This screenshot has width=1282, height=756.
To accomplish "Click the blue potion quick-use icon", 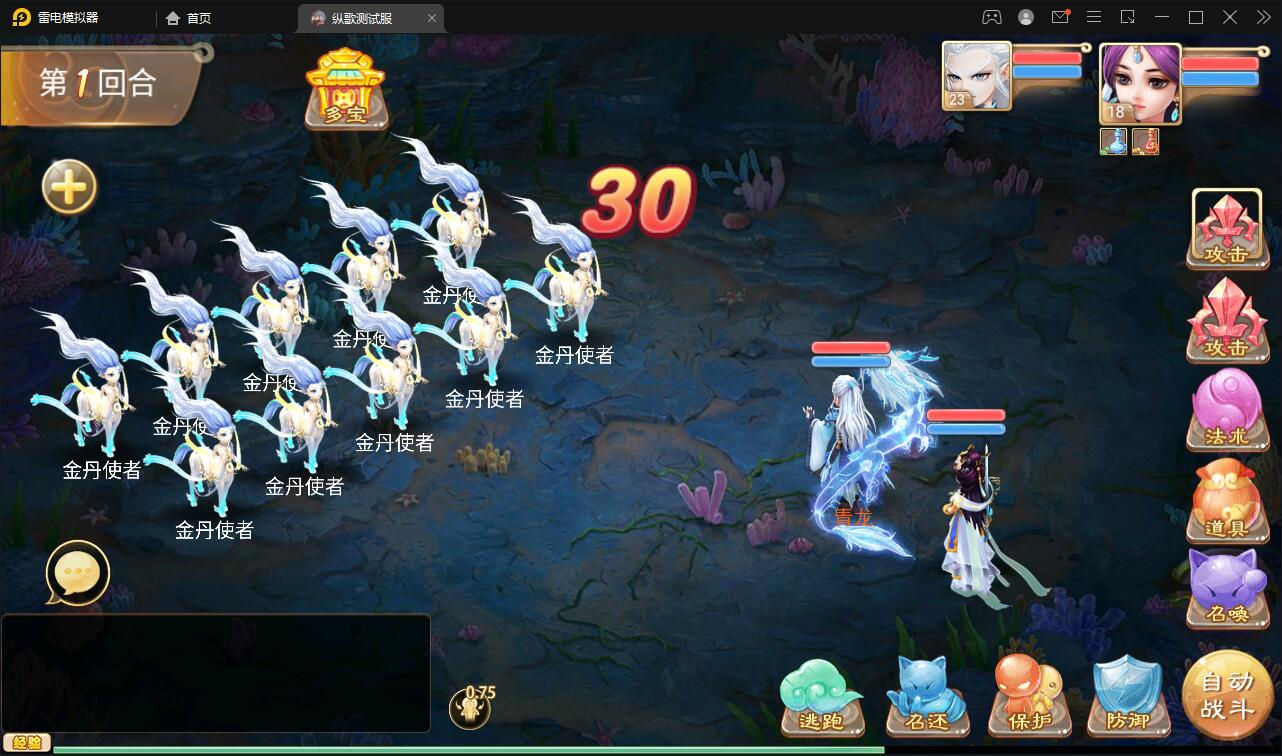I will [1113, 141].
